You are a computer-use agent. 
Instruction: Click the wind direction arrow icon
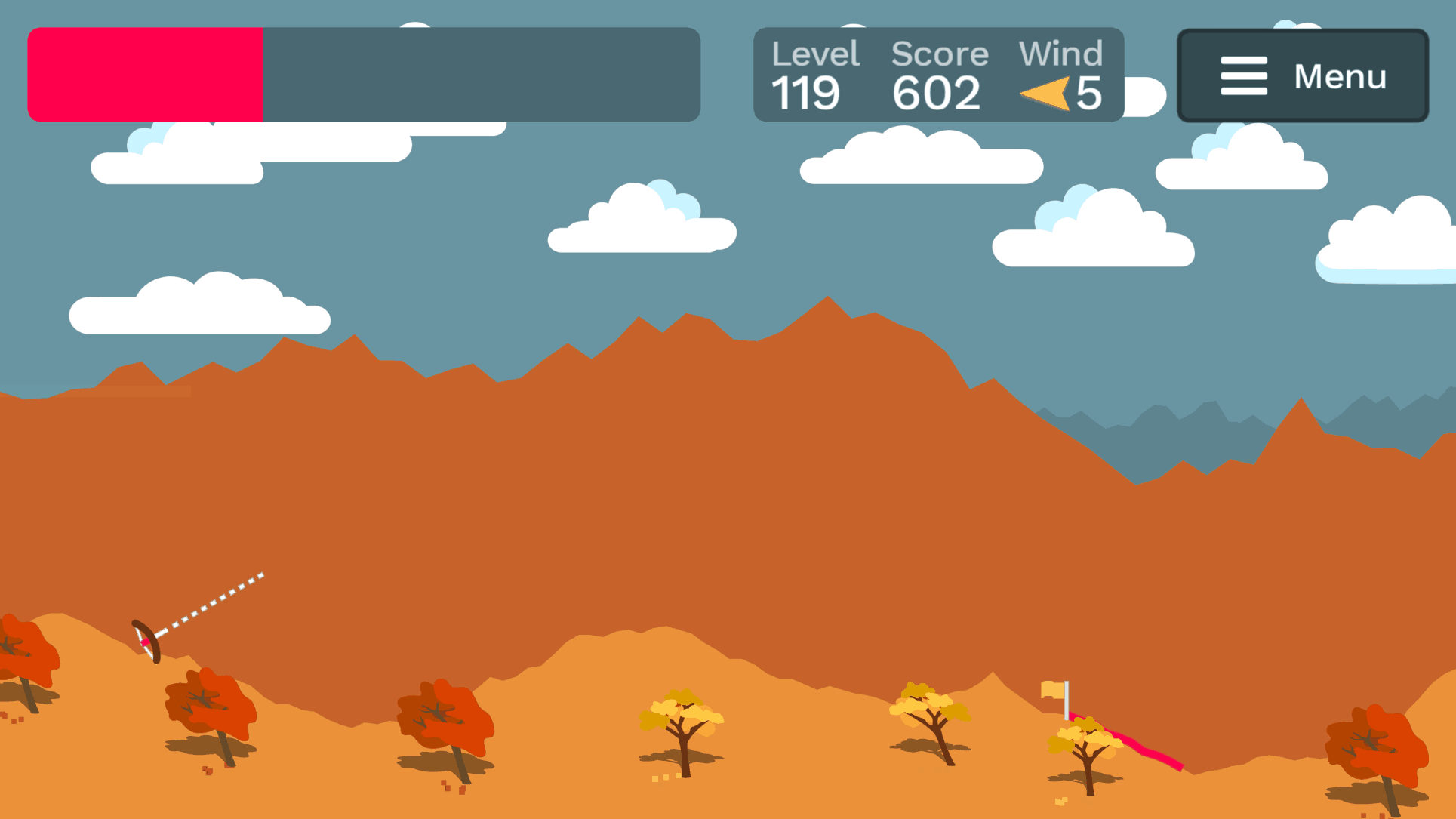tap(1044, 94)
